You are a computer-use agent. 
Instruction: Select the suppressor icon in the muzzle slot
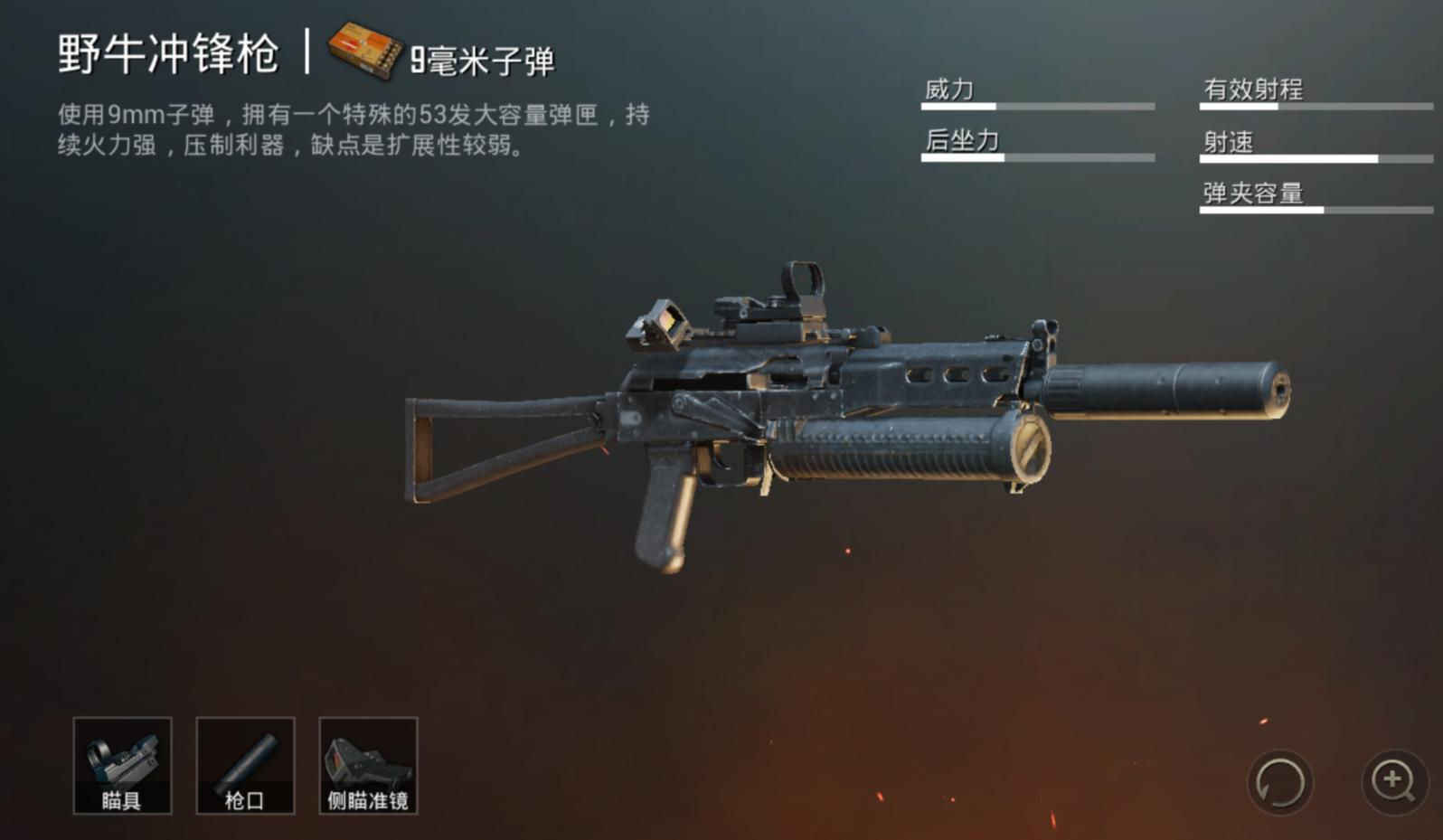(x=245, y=760)
